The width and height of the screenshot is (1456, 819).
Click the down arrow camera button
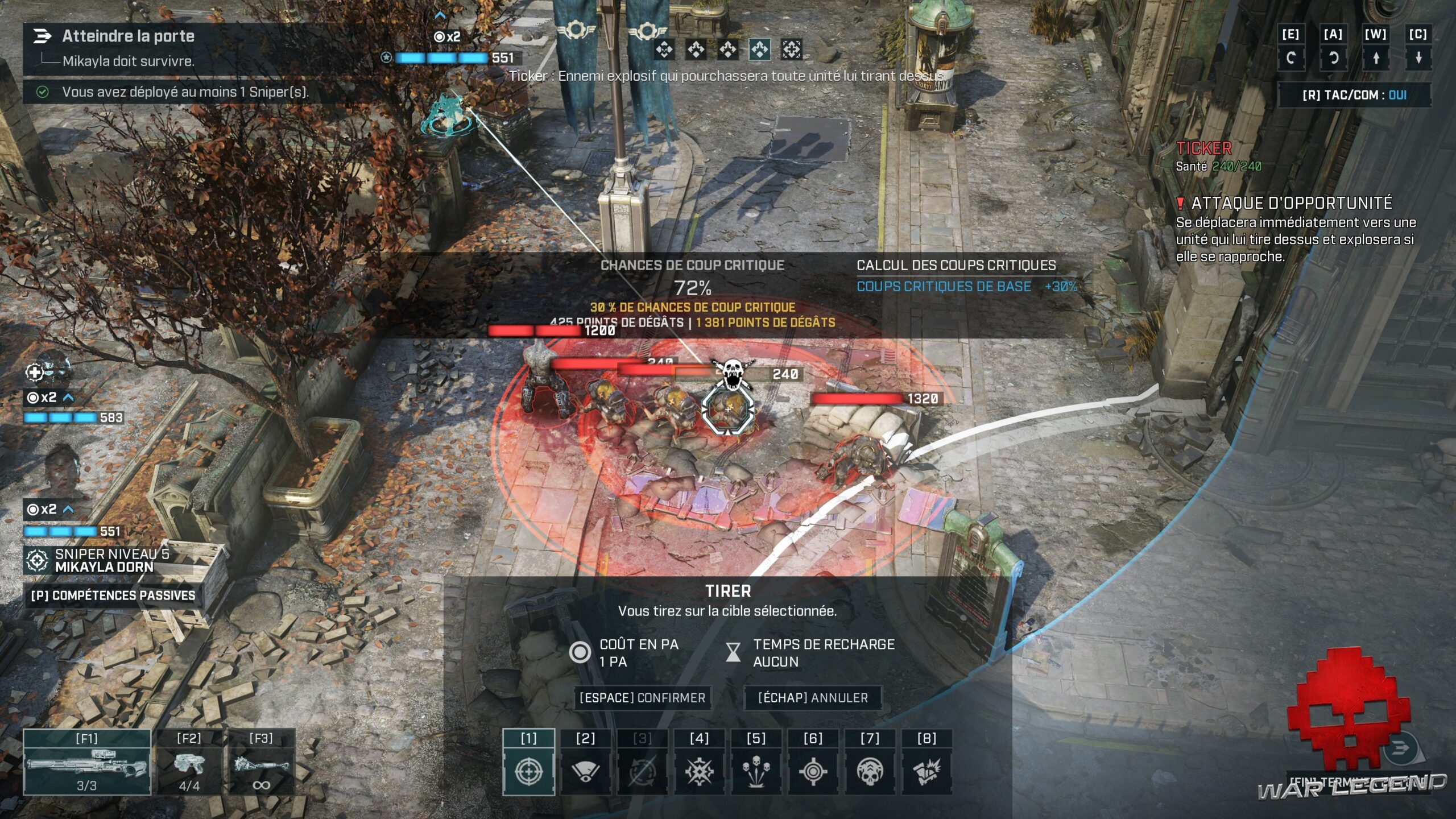(x=1418, y=57)
